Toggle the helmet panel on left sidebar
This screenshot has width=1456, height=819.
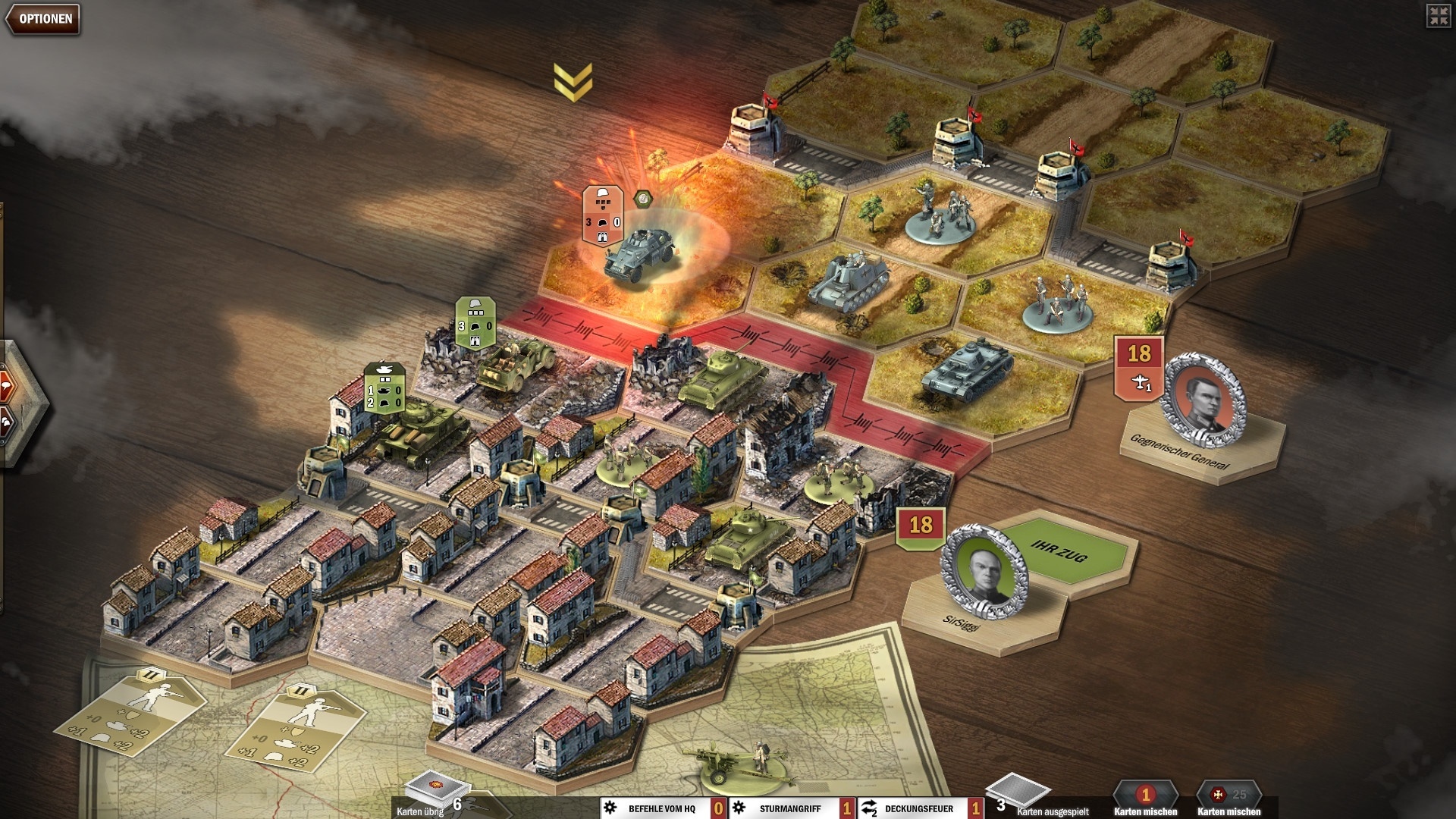(x=5, y=421)
